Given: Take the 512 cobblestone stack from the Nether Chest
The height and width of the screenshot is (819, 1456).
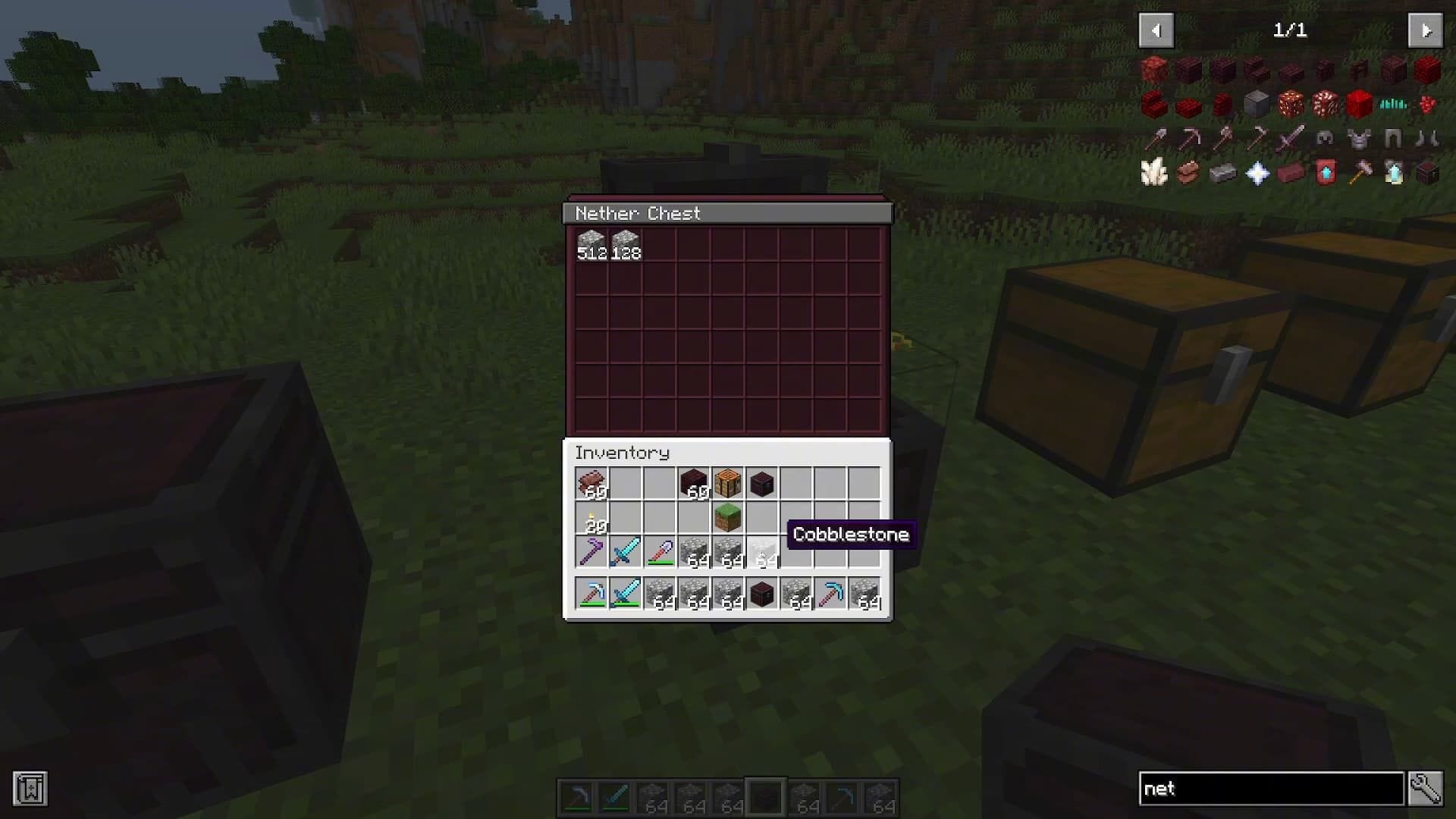Looking at the screenshot, I should (x=591, y=241).
